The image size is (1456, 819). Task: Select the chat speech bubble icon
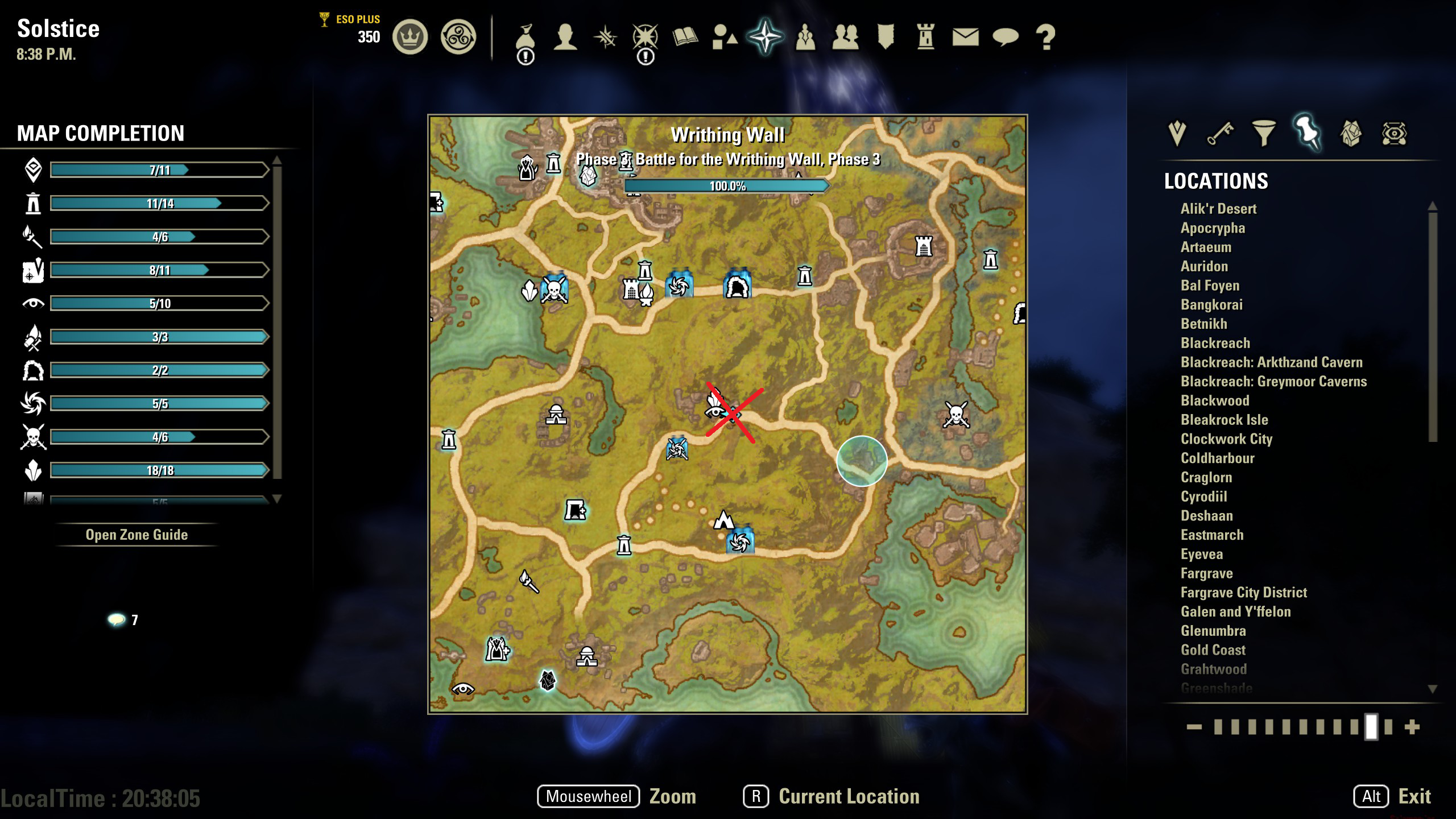(x=1006, y=38)
